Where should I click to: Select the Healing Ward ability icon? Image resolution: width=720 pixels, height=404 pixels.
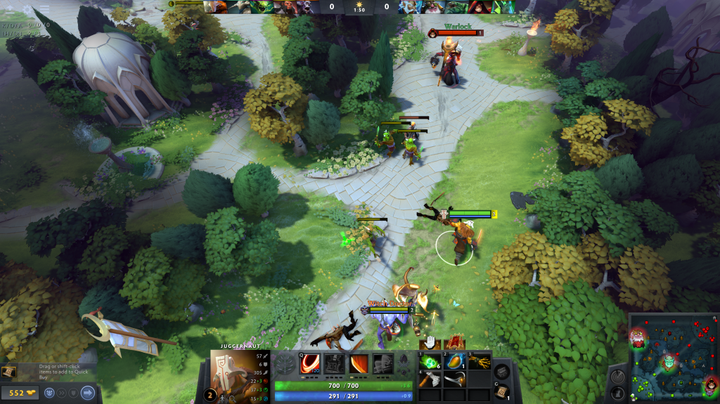(x=335, y=364)
